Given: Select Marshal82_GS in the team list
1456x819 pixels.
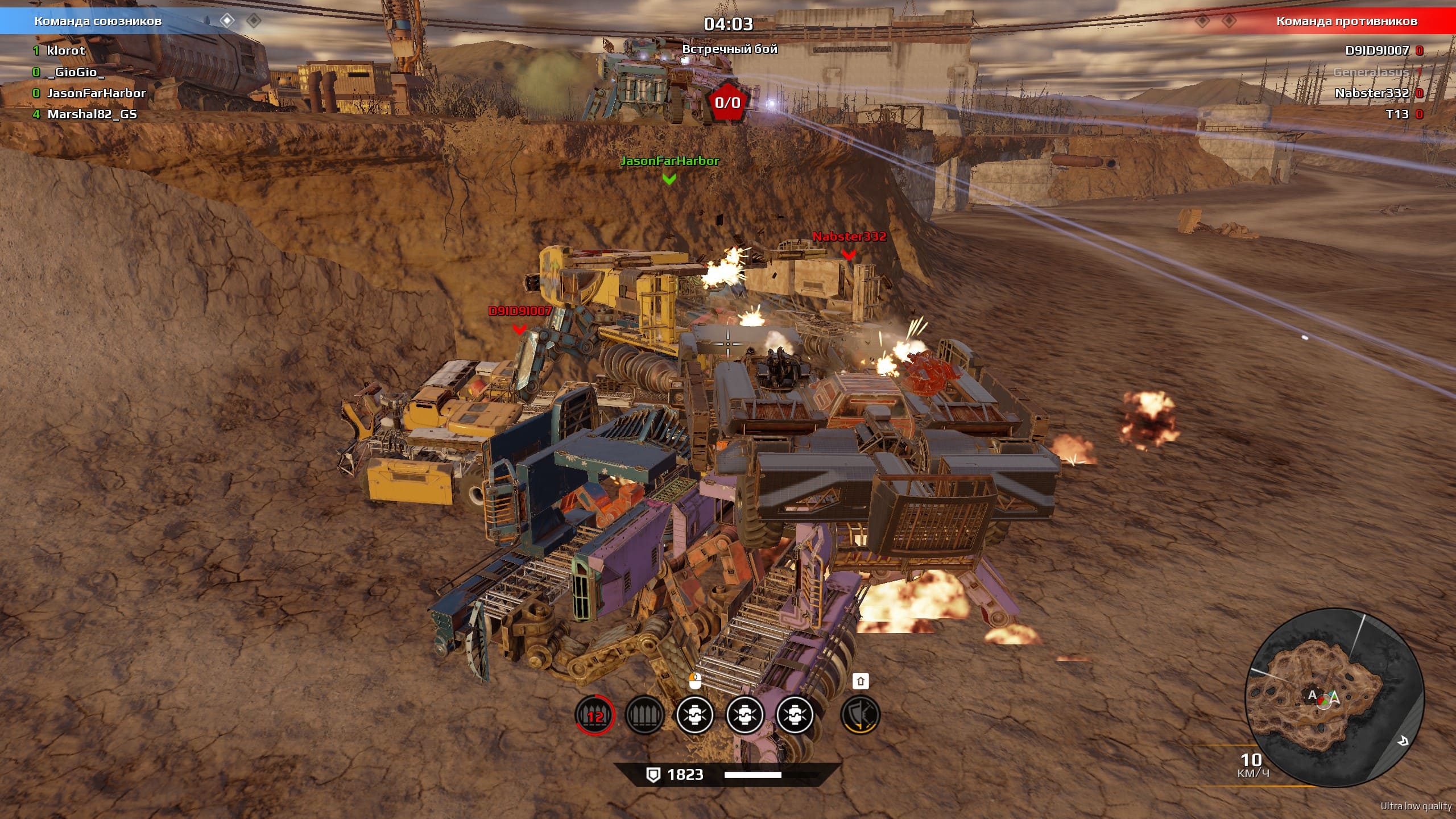Looking at the screenshot, I should [92, 114].
